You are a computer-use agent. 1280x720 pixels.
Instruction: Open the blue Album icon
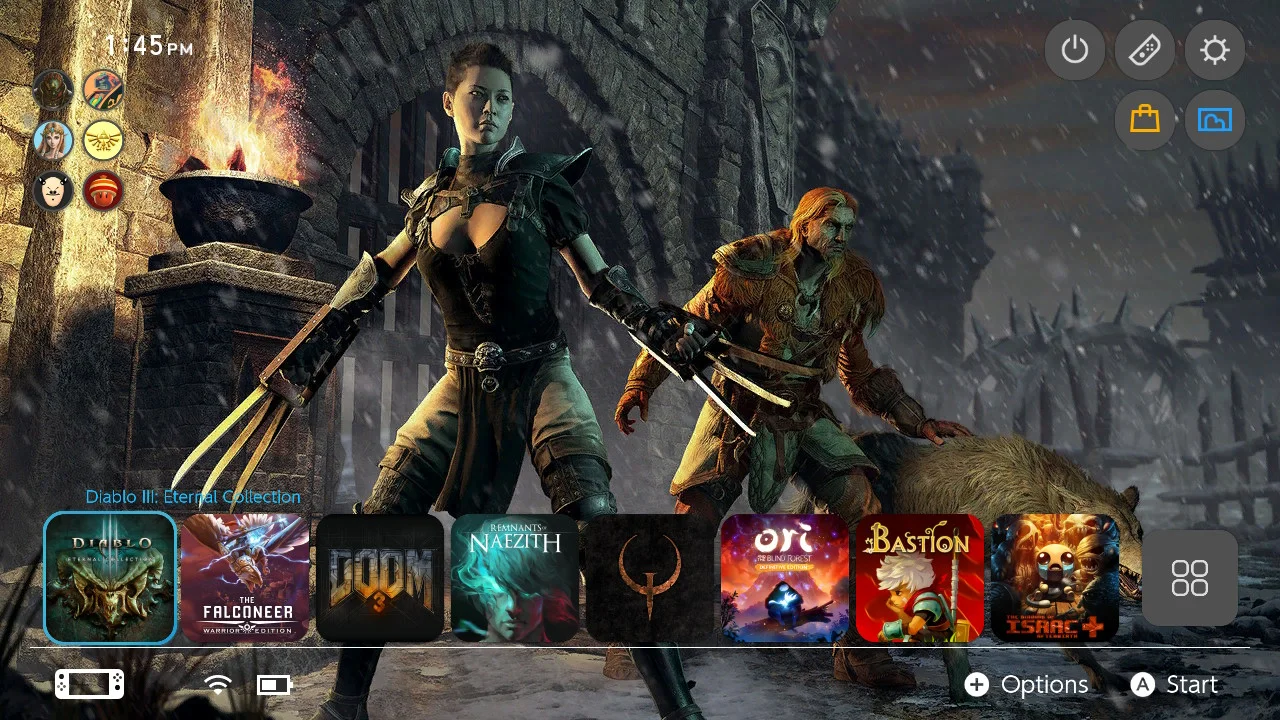(x=1215, y=120)
